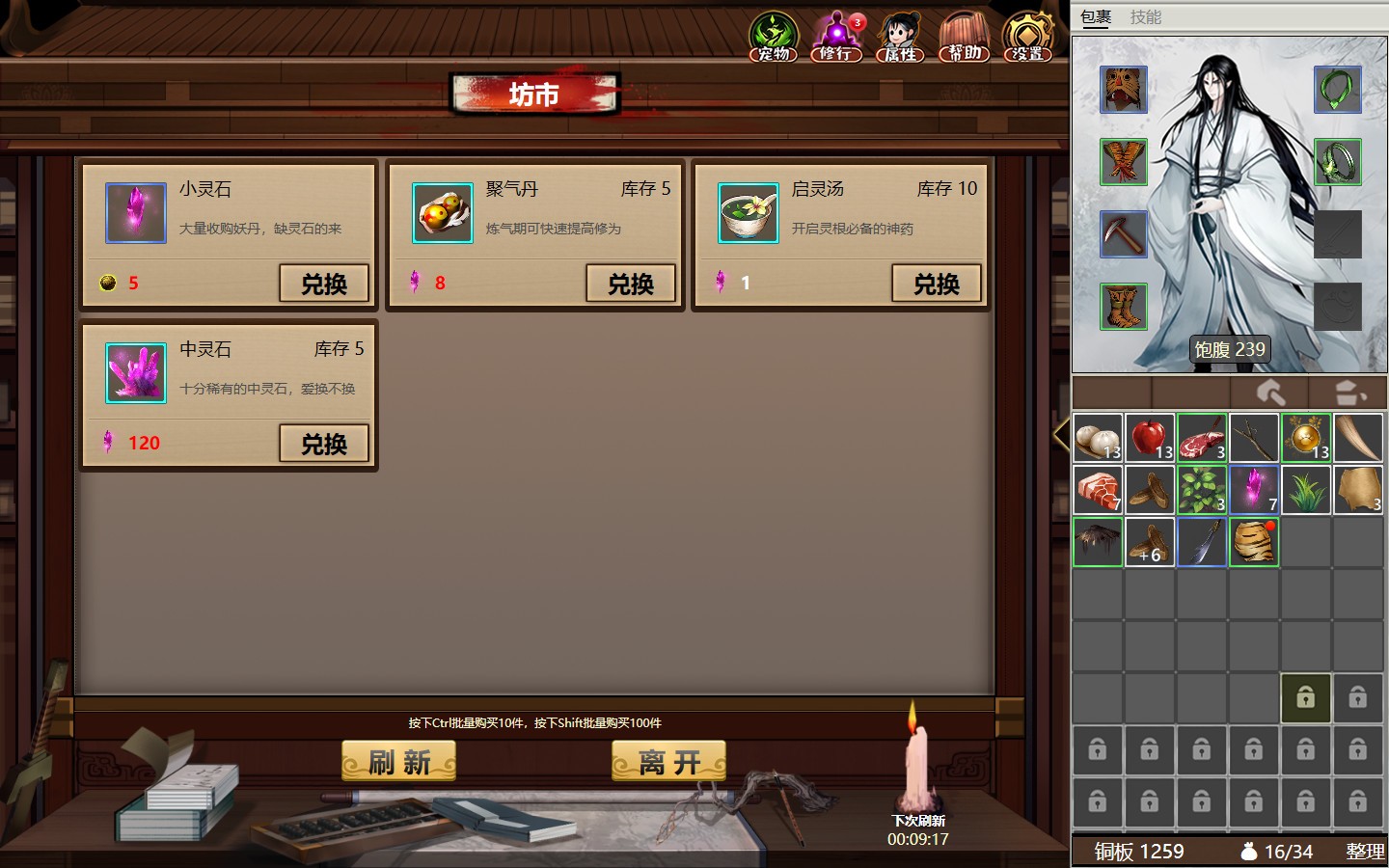Click the stacked apples item in the inventory
The width and height of the screenshot is (1389, 868).
point(1150,437)
